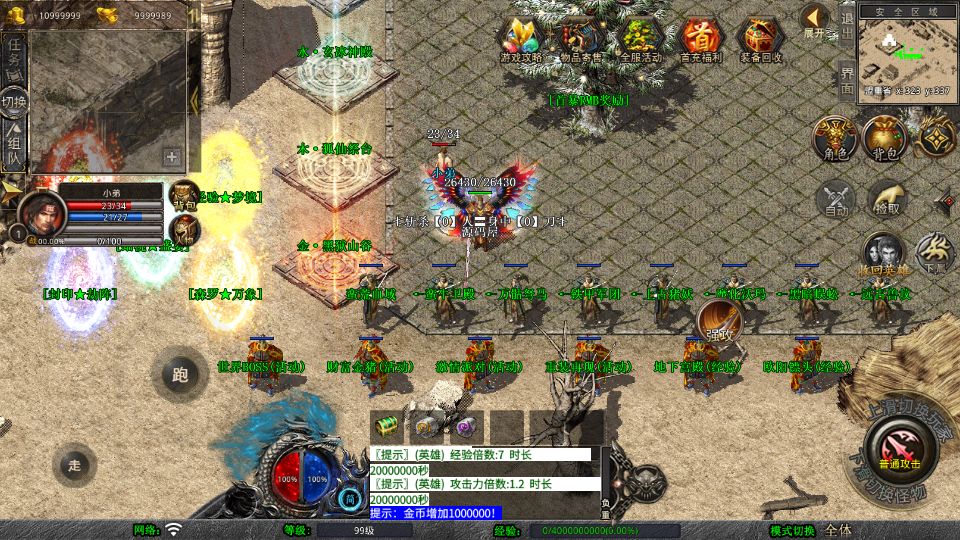Select the 收回英雄 recall hero button

tap(883, 254)
